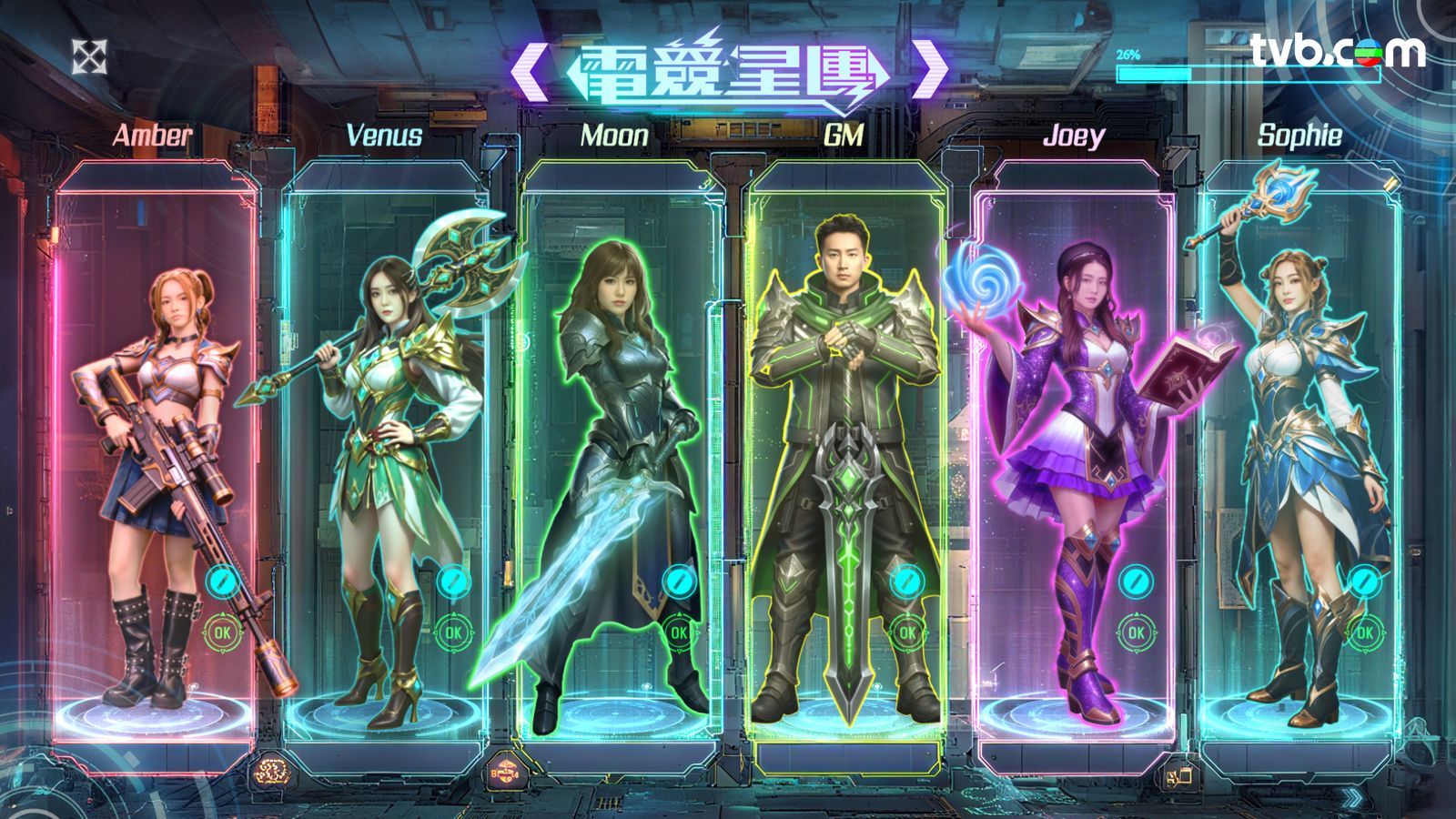This screenshot has width=1456, height=819.
Task: Click the right arrow beside the title
Action: 929,69
